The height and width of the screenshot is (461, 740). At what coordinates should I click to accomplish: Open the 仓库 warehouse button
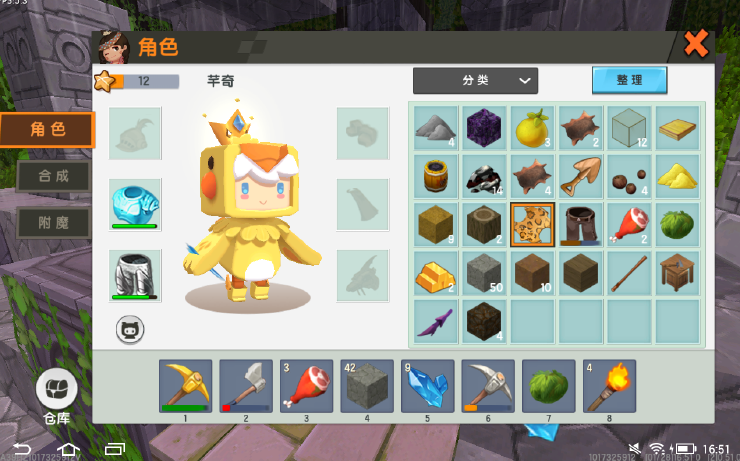(x=57, y=392)
